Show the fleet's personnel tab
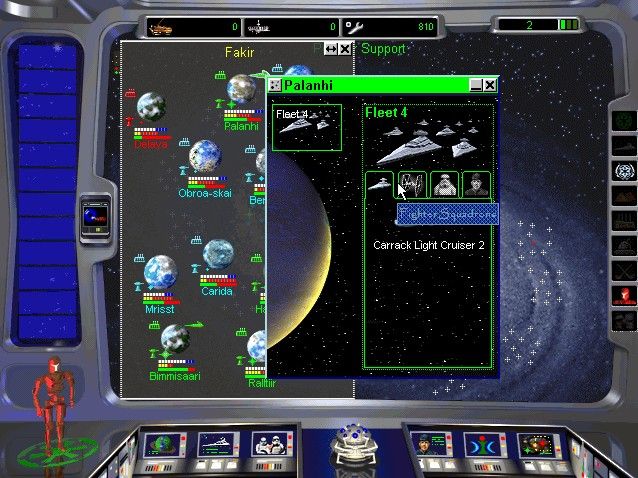 pos(476,184)
